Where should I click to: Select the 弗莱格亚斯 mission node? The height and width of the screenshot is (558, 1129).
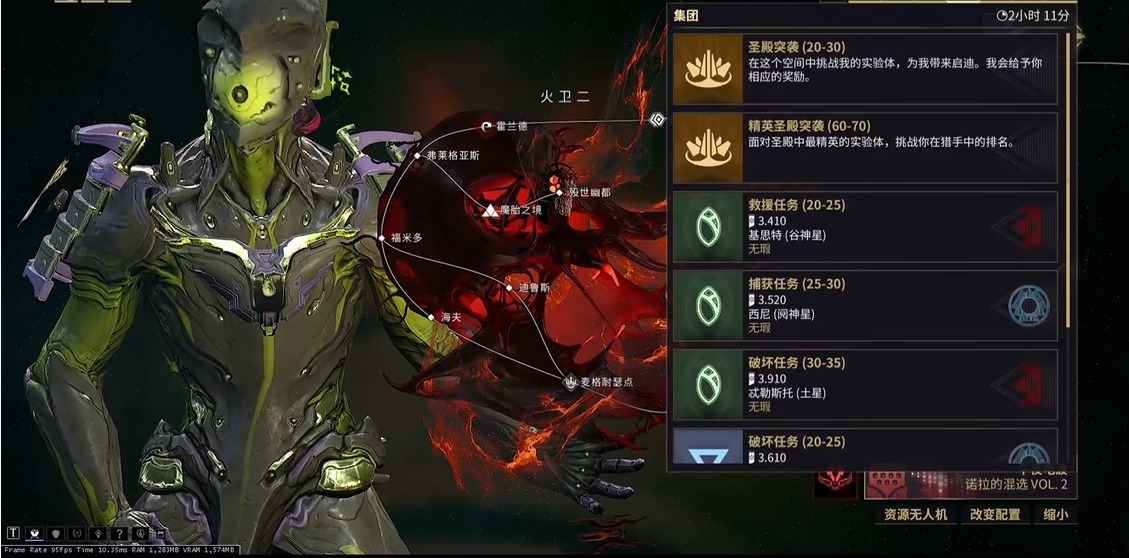point(418,156)
